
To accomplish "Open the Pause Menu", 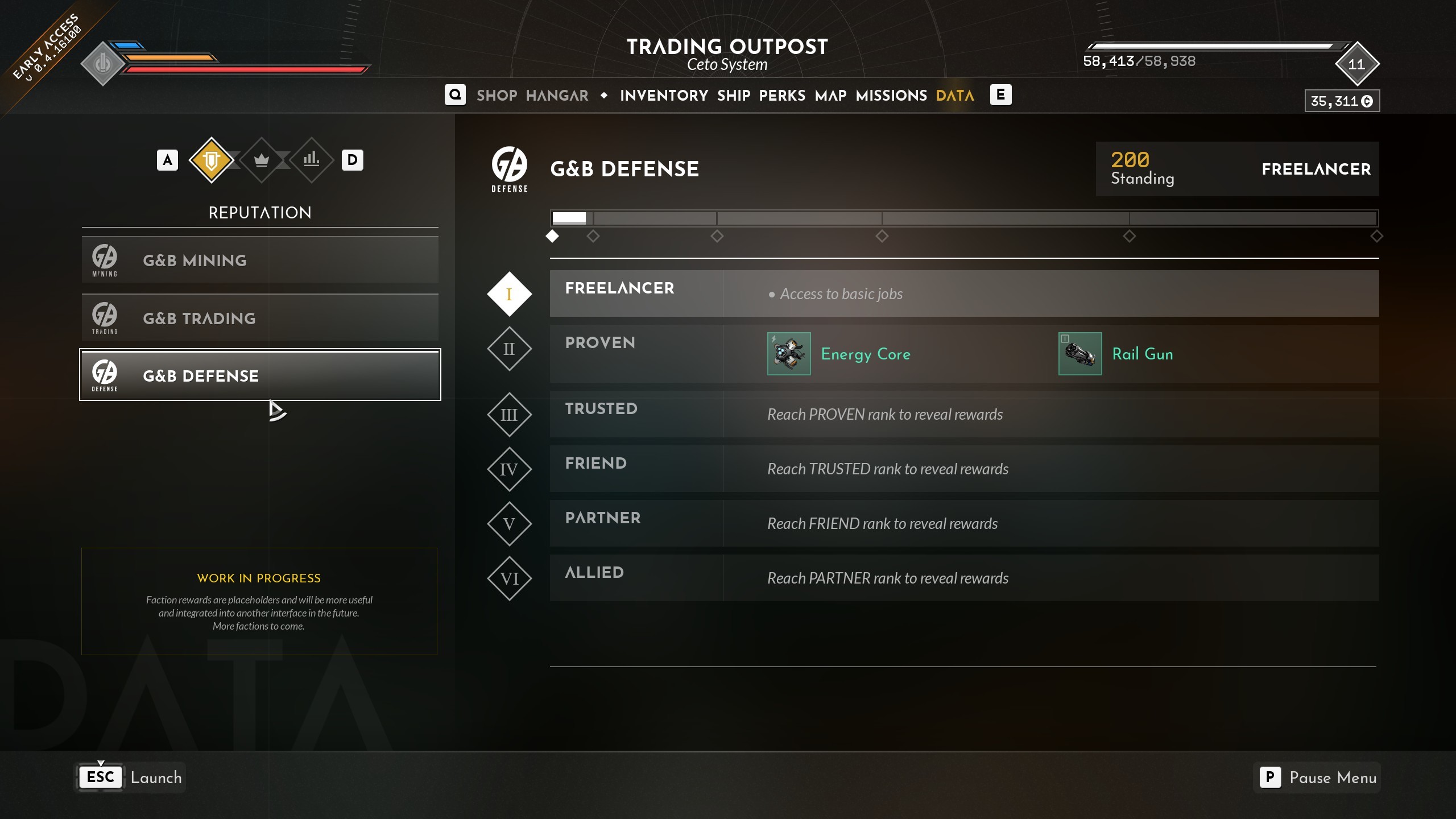I will coord(1317,777).
